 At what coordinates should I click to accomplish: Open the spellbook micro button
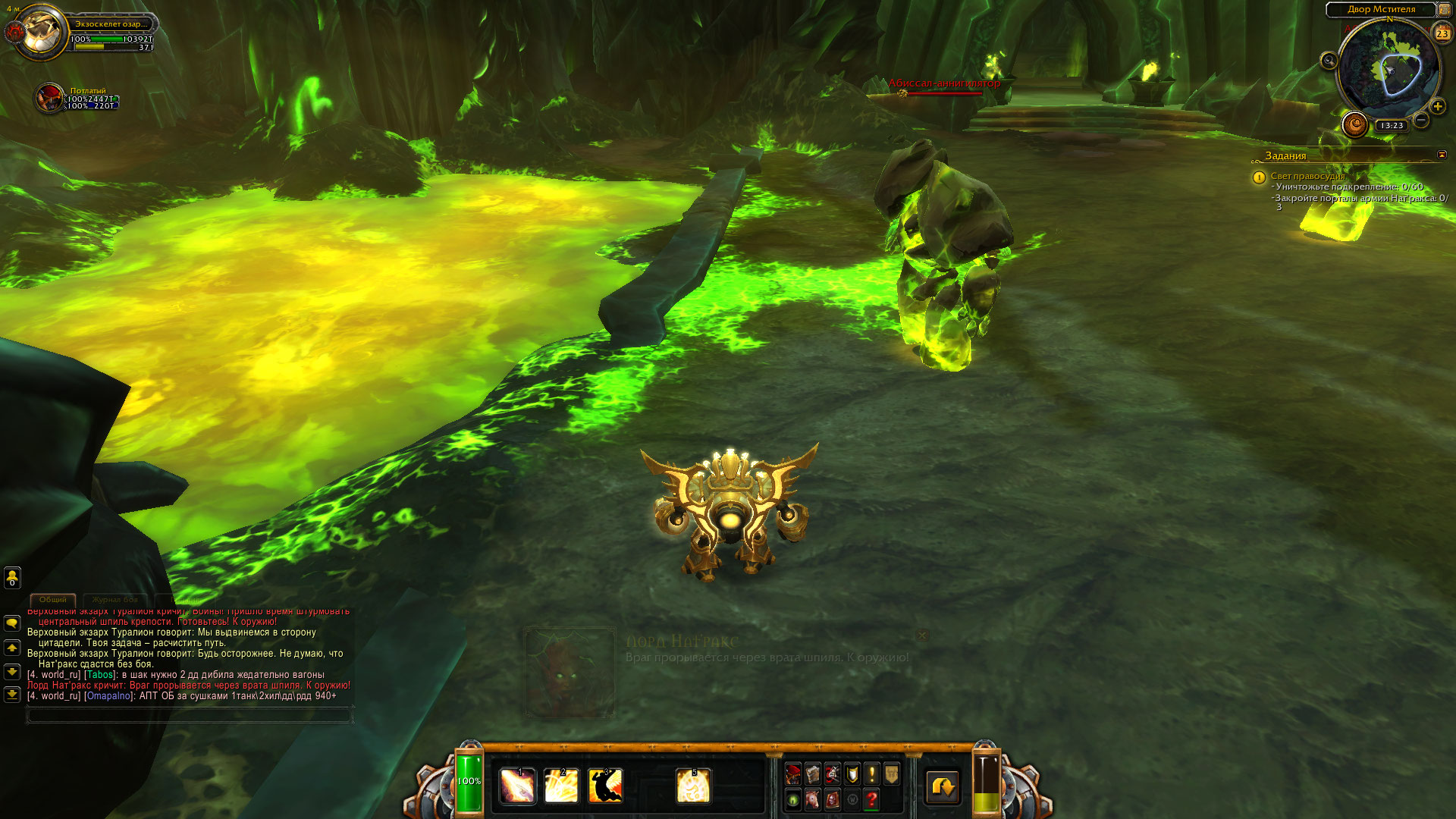pyautogui.click(x=813, y=774)
